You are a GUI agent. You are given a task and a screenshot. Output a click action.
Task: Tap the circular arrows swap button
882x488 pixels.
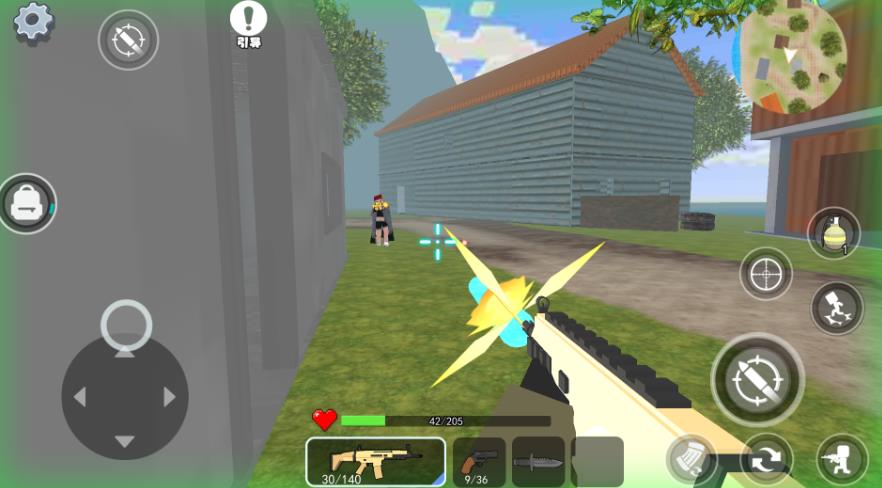click(x=767, y=459)
